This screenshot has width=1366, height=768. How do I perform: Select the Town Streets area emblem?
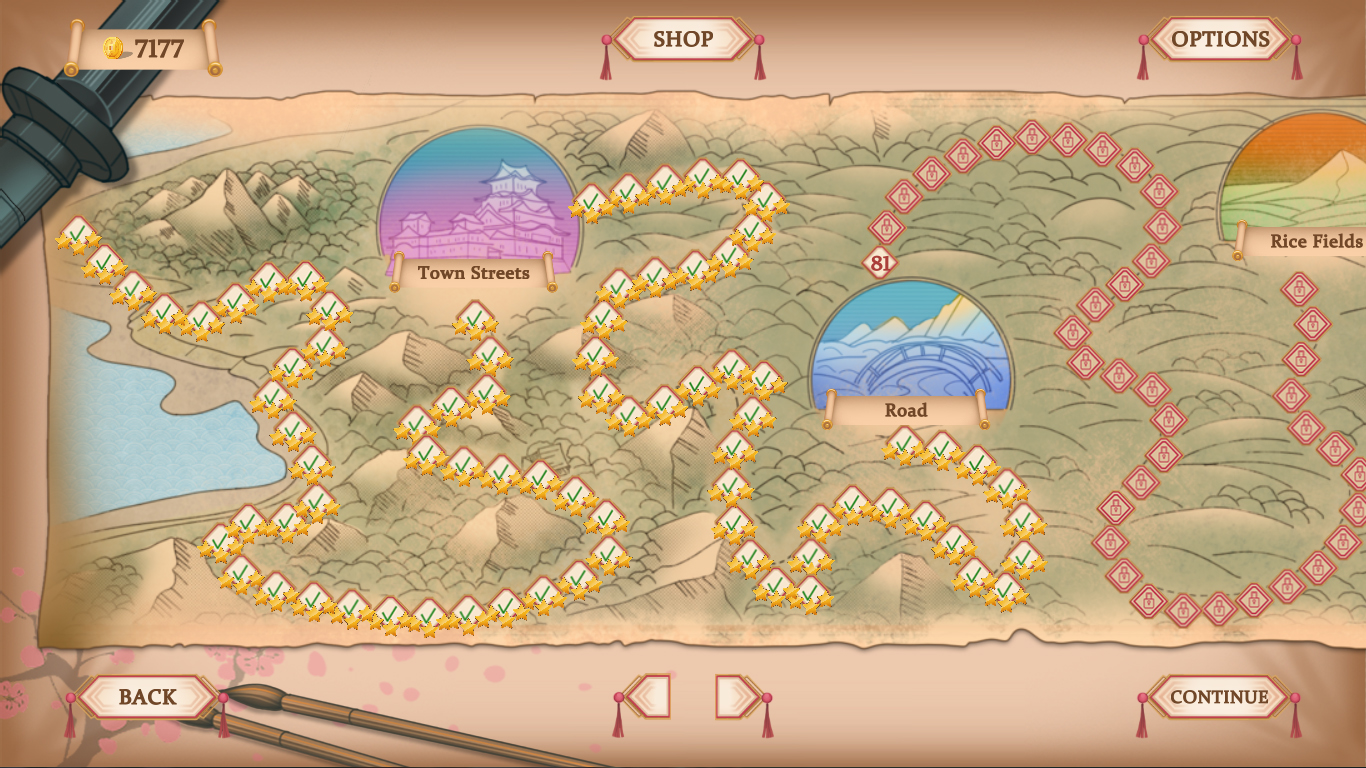tap(480, 205)
